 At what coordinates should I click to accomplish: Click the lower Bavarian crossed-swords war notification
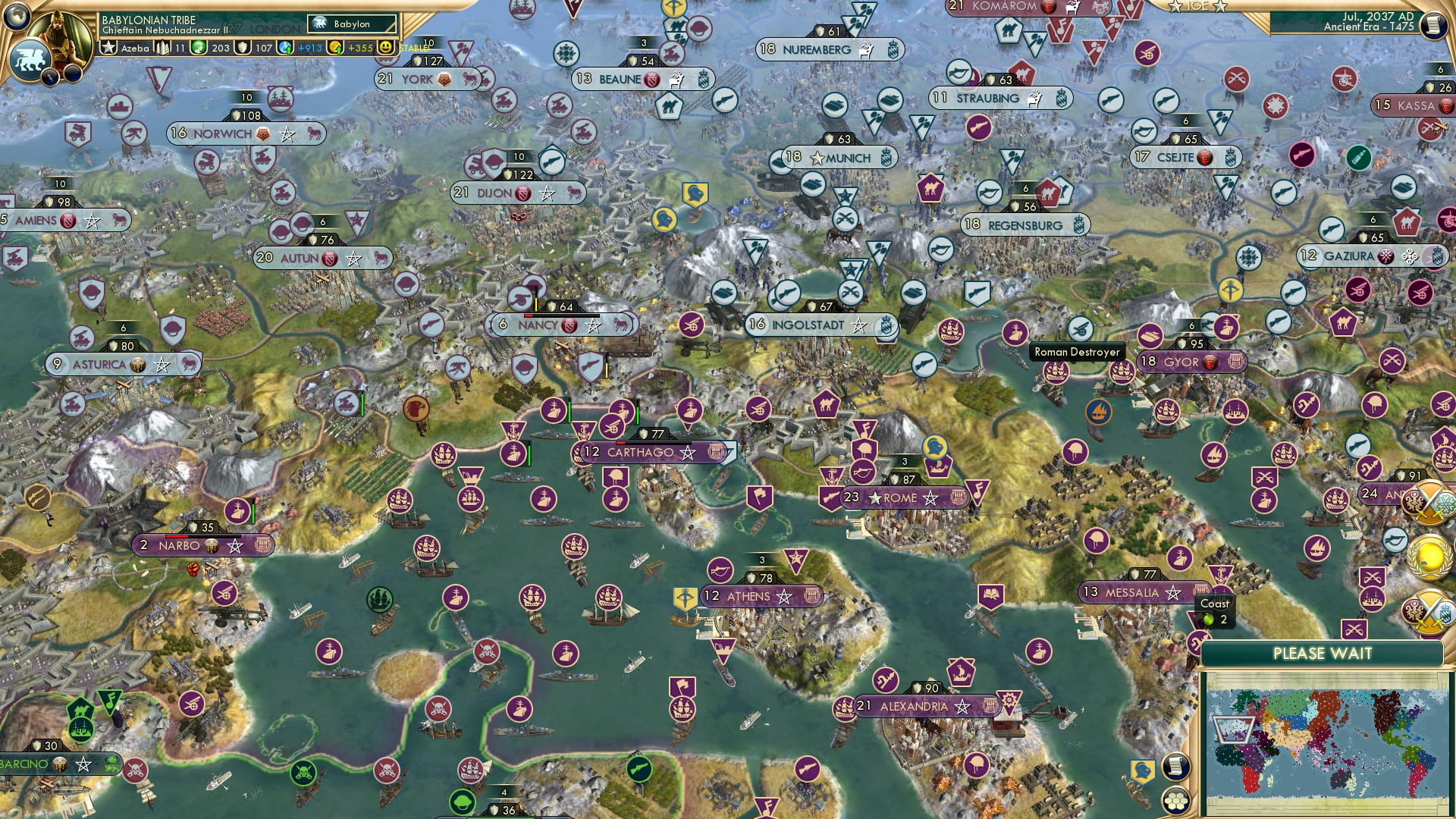[x=1428, y=610]
